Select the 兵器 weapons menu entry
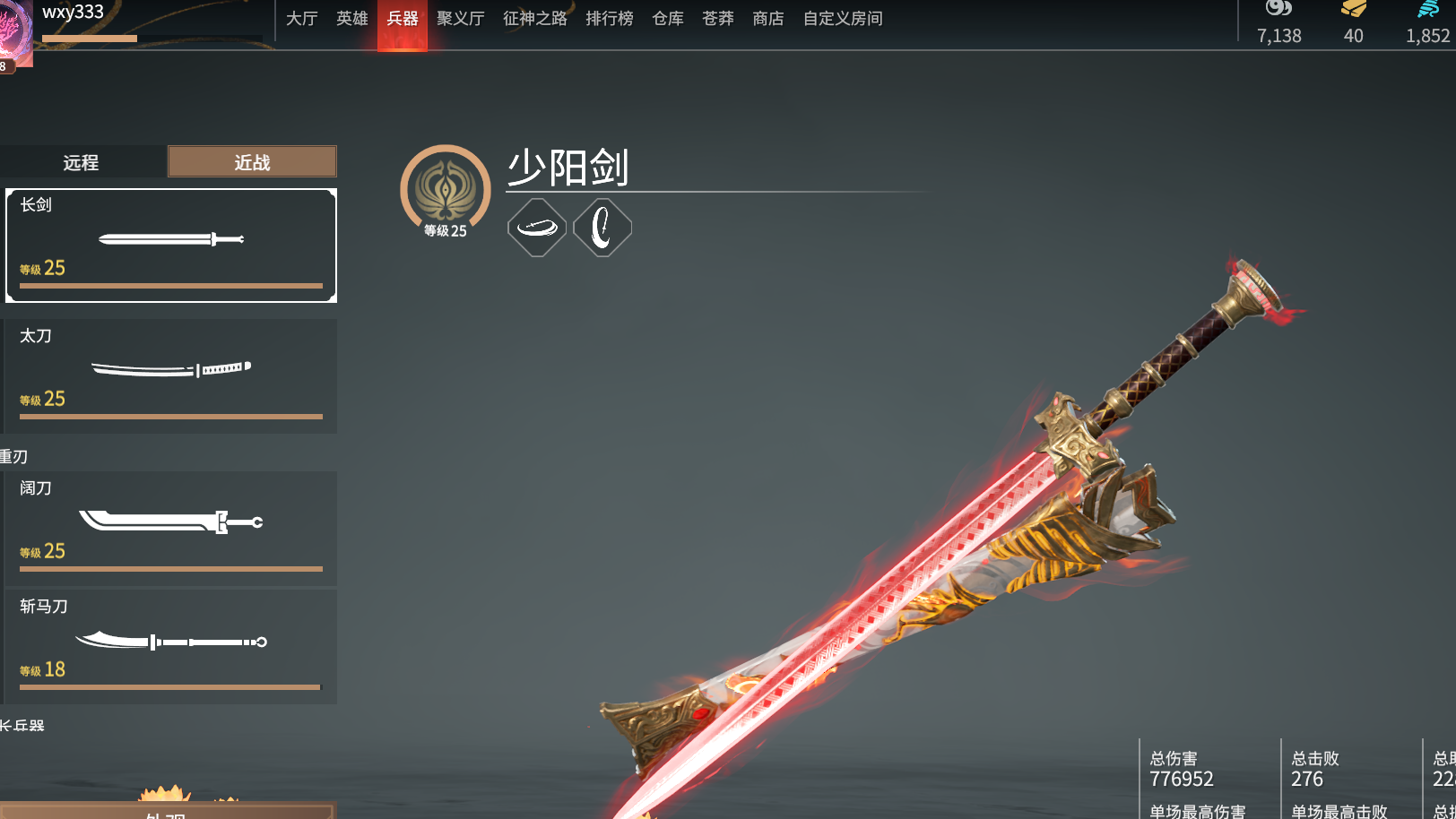 pos(403,19)
